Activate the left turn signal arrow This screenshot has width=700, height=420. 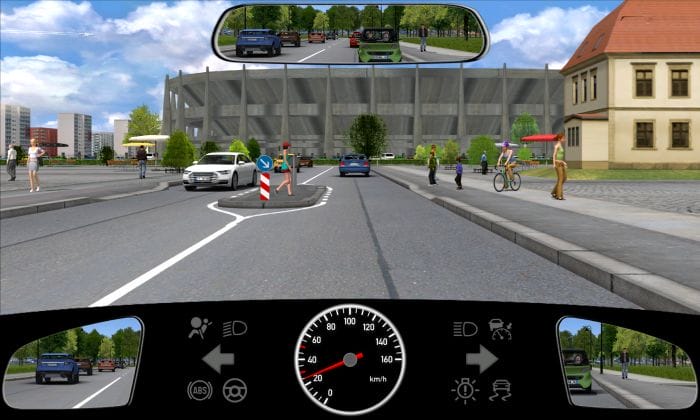pyautogui.click(x=217, y=358)
